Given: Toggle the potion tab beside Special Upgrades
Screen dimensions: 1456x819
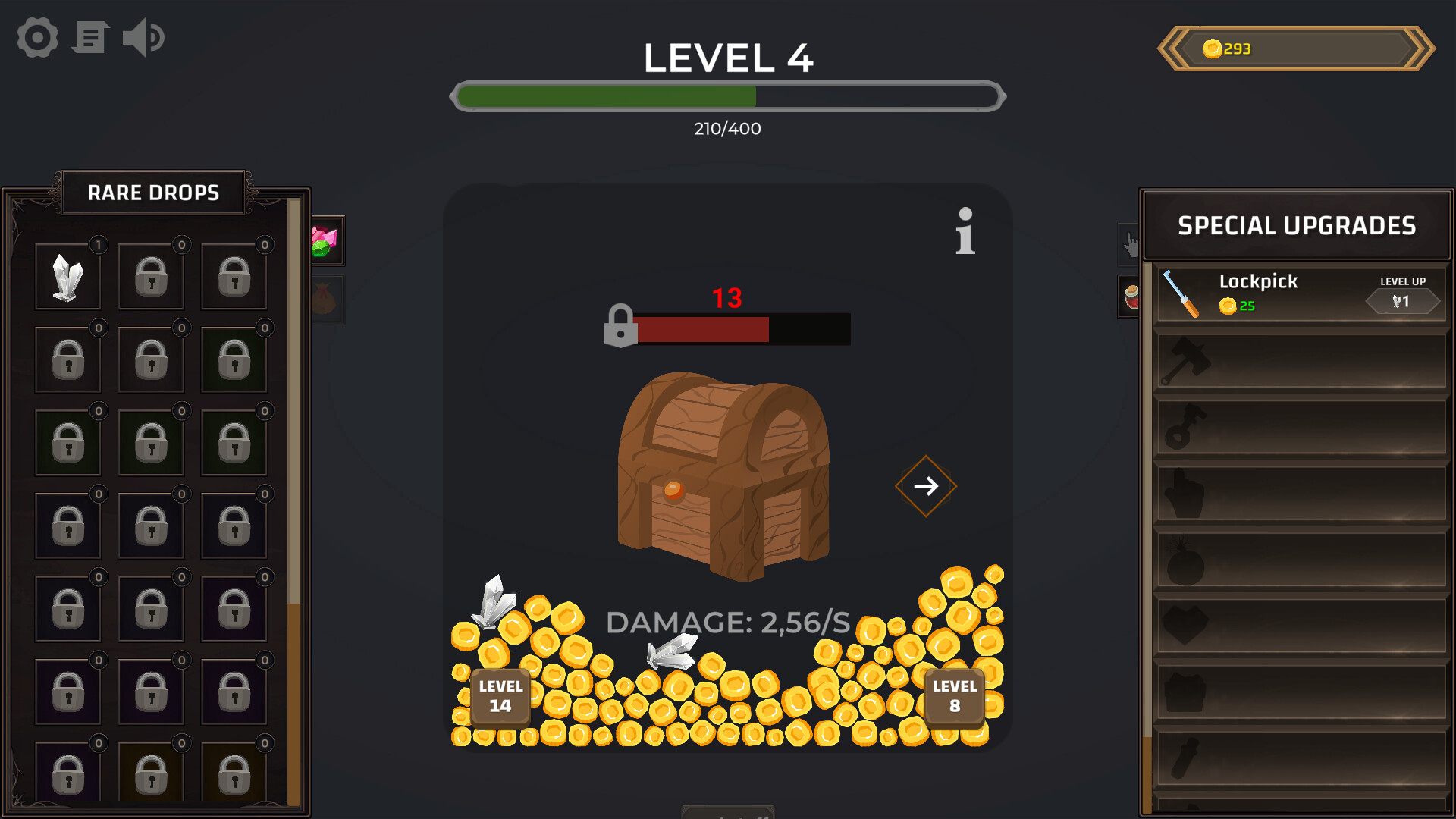Looking at the screenshot, I should point(1130,297).
